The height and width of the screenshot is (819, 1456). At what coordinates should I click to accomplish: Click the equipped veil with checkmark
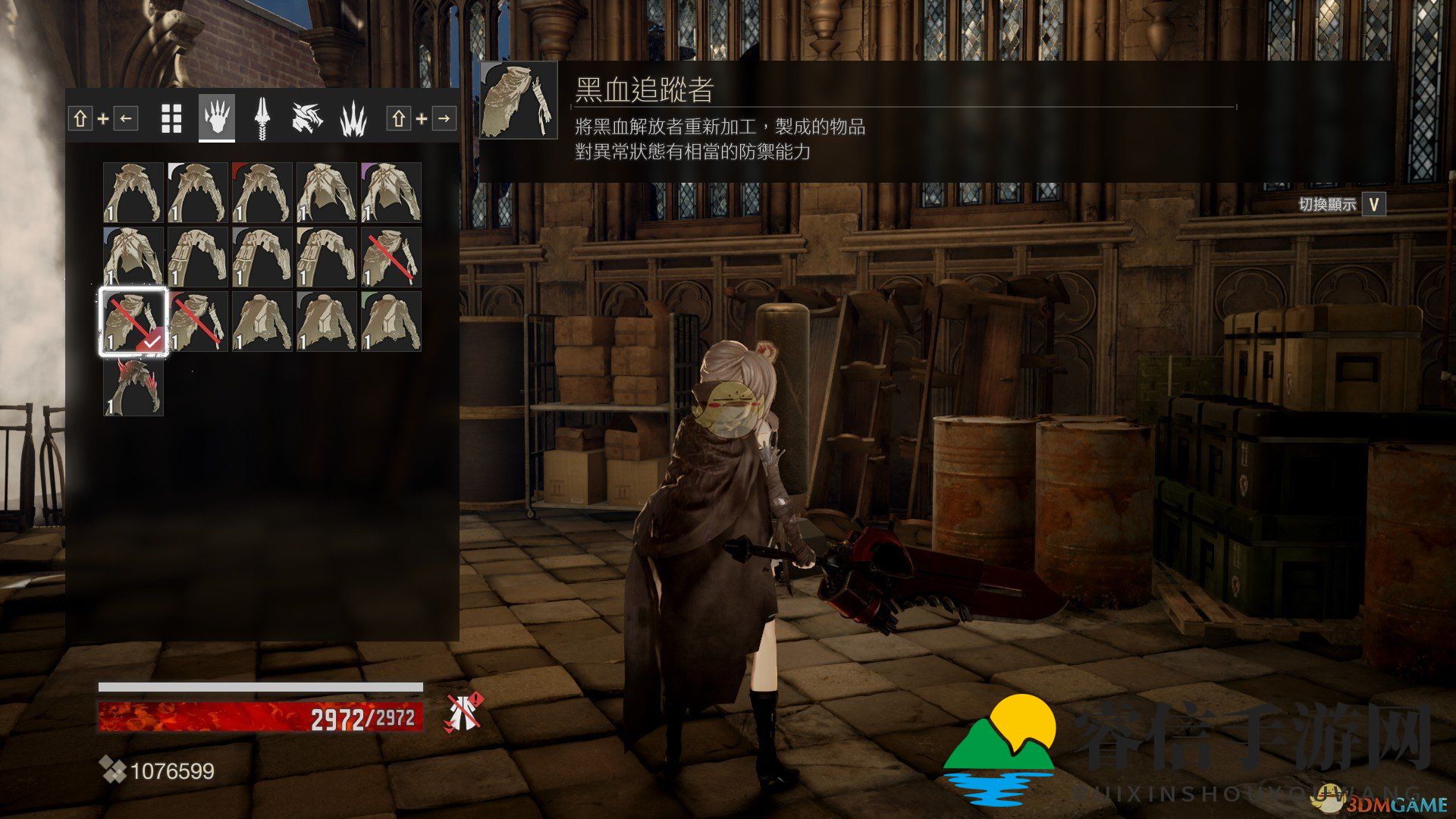[x=133, y=322]
